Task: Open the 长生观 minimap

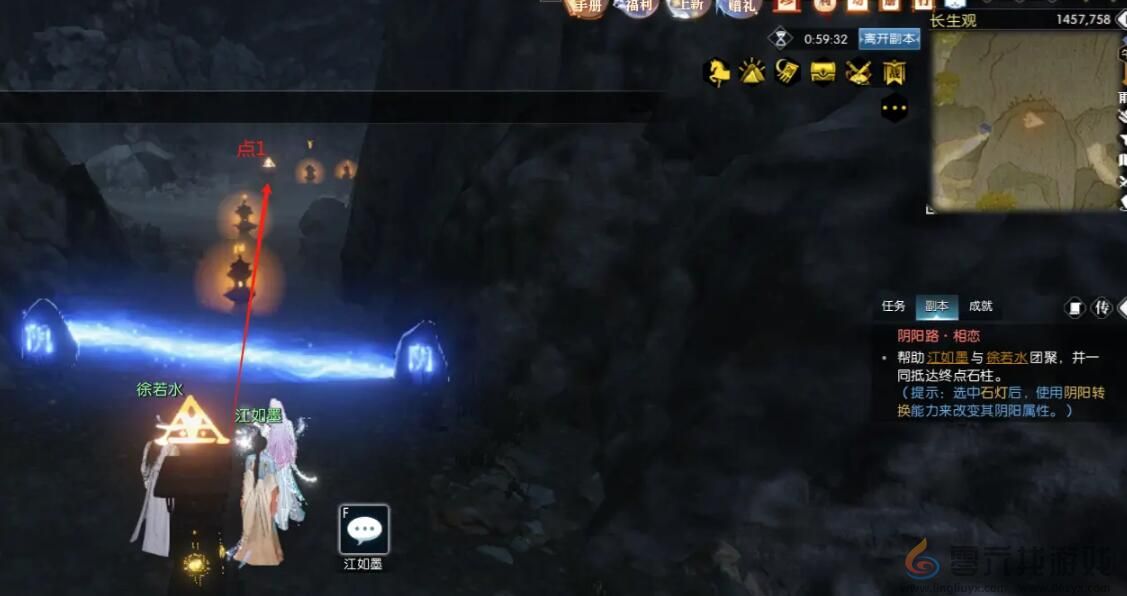Action: tap(1027, 121)
